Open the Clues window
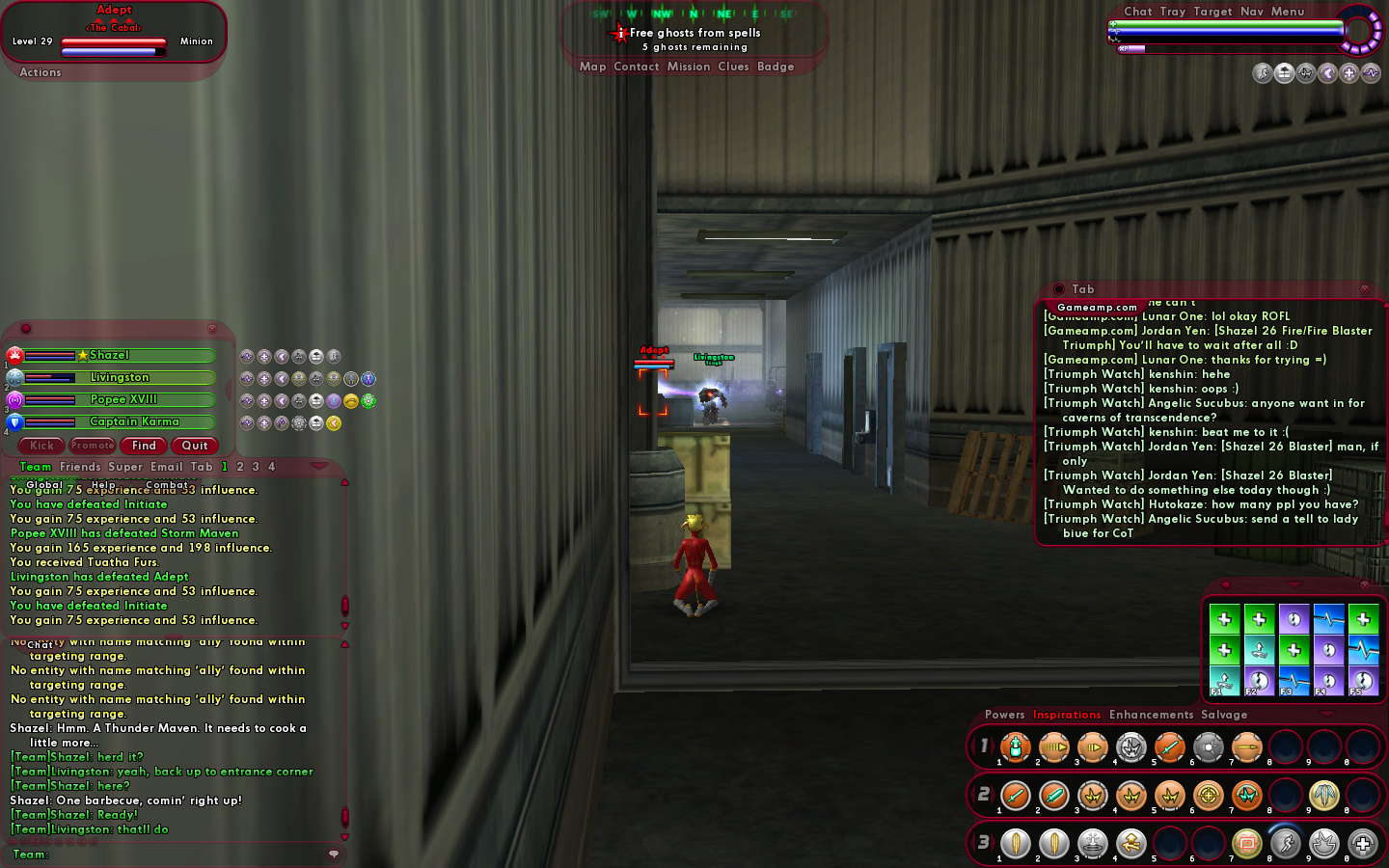The image size is (1389, 868). [x=733, y=67]
